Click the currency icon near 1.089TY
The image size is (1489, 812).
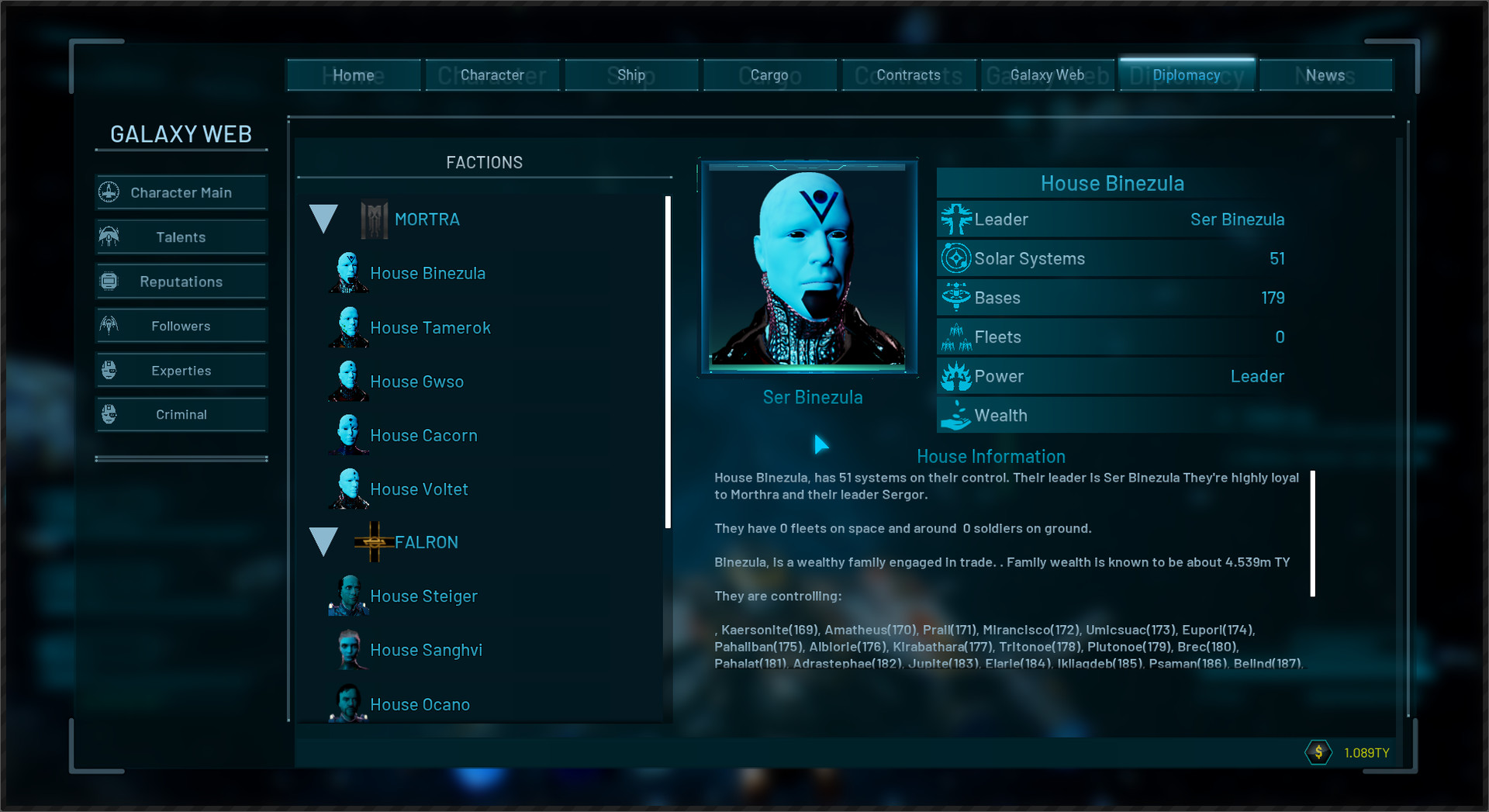pos(1318,752)
